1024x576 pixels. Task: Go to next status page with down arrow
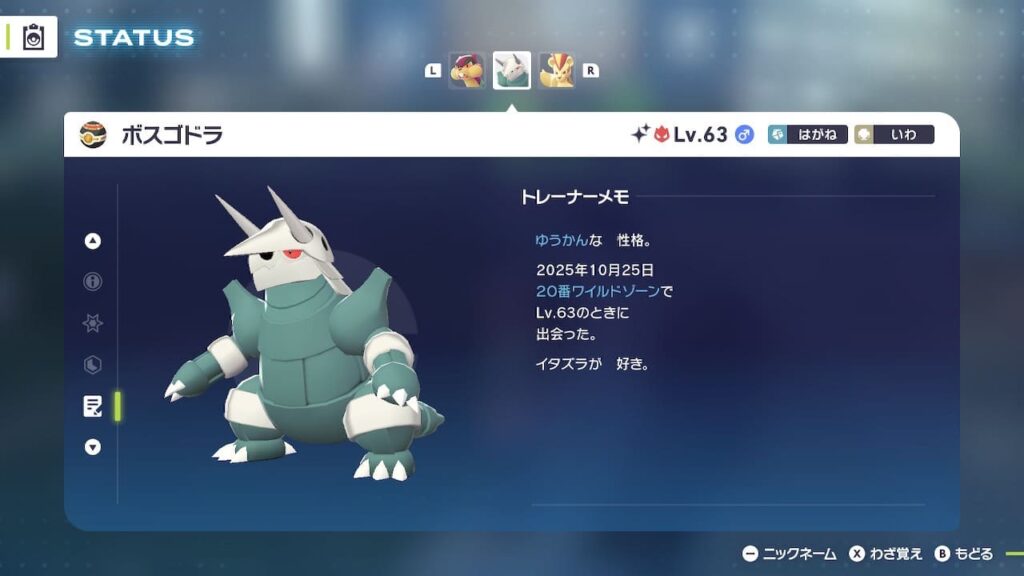point(93,447)
